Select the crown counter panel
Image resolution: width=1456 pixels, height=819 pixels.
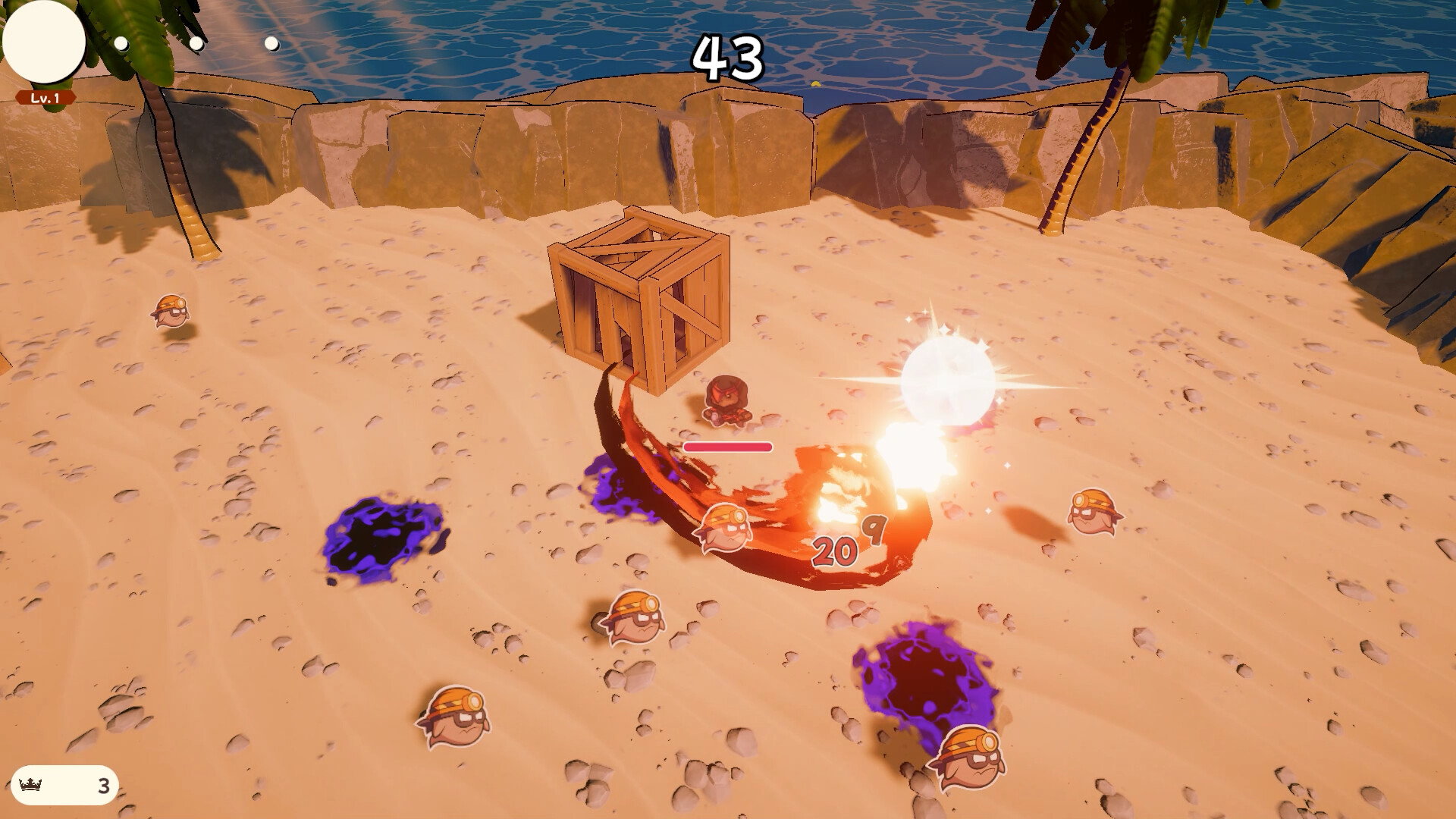point(65,786)
